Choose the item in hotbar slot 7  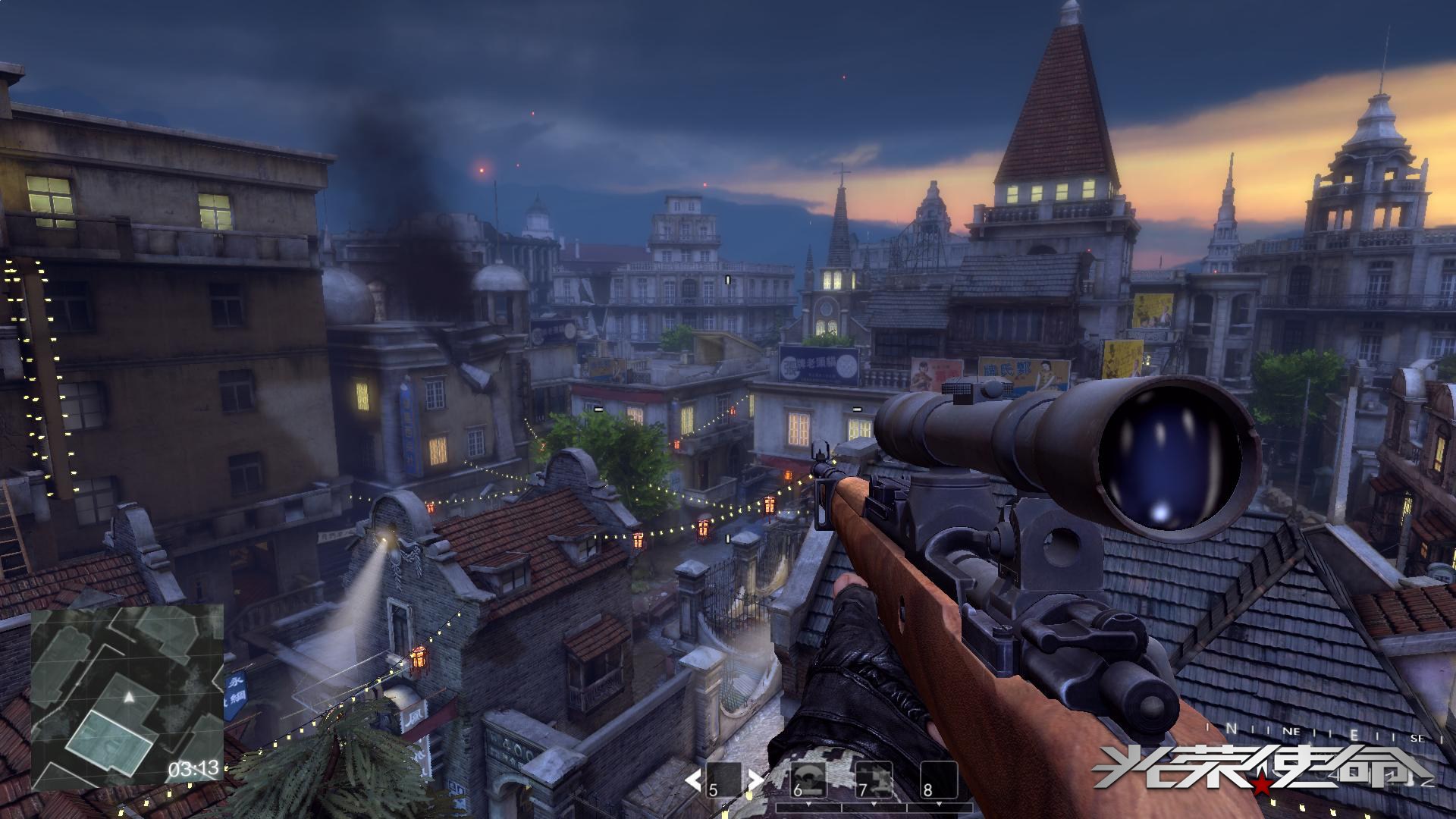coord(874,779)
